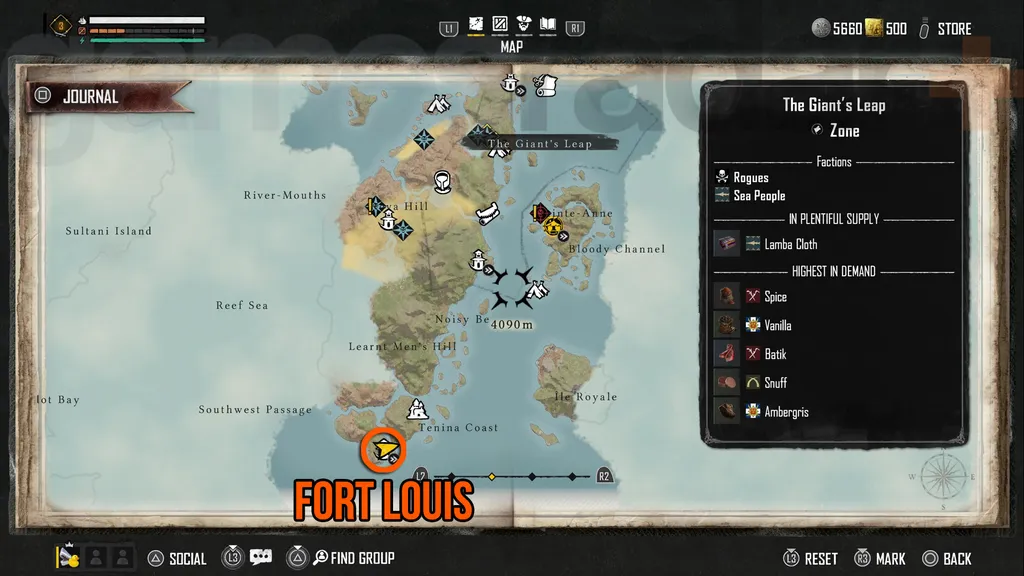1024x576 pixels.
Task: Select Ambergris in the demand list
Action: pos(786,412)
